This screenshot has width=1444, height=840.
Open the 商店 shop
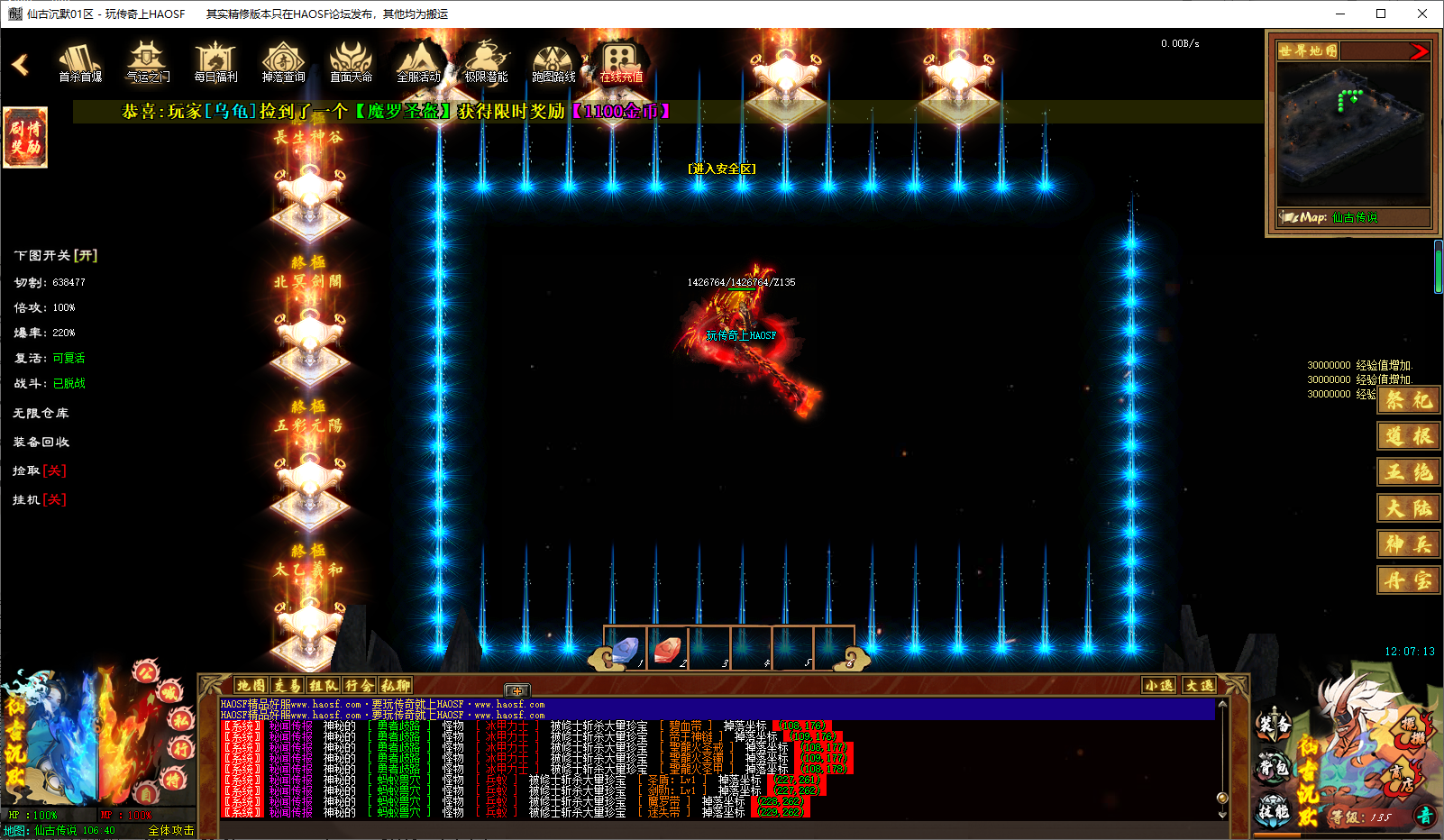[x=1402, y=777]
